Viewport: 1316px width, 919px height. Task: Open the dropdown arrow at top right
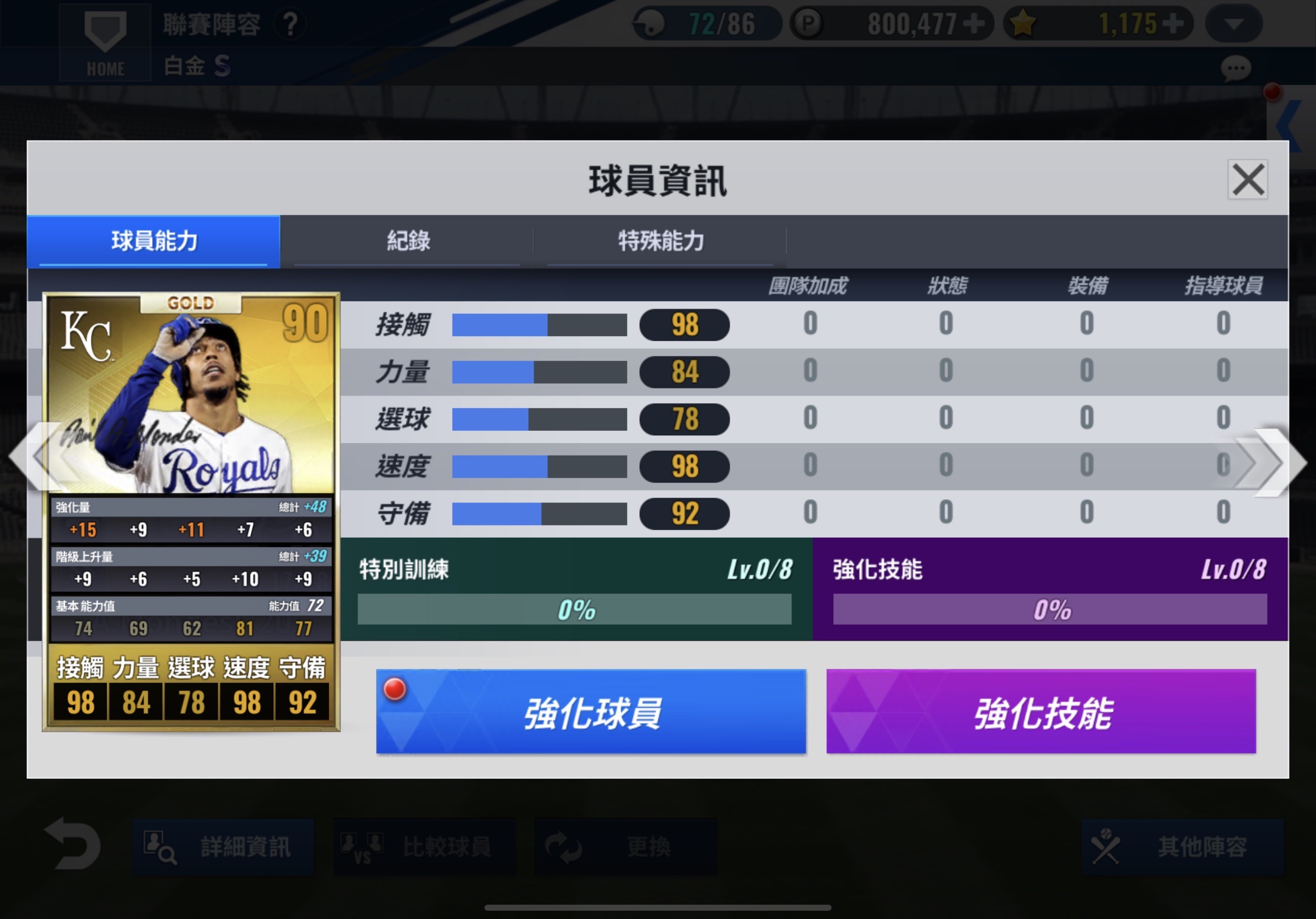pyautogui.click(x=1233, y=23)
